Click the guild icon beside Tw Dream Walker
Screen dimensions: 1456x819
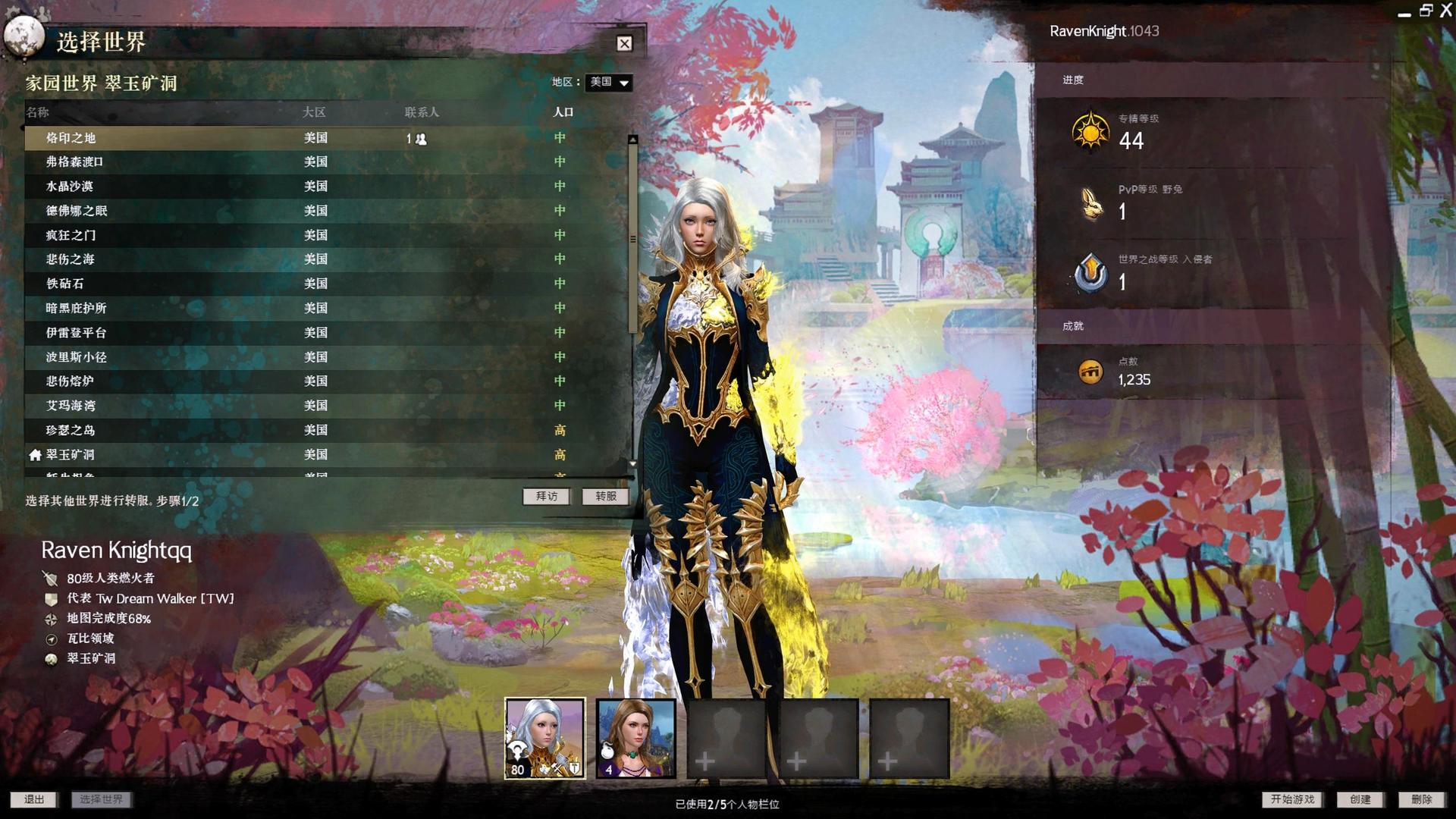click(x=51, y=598)
